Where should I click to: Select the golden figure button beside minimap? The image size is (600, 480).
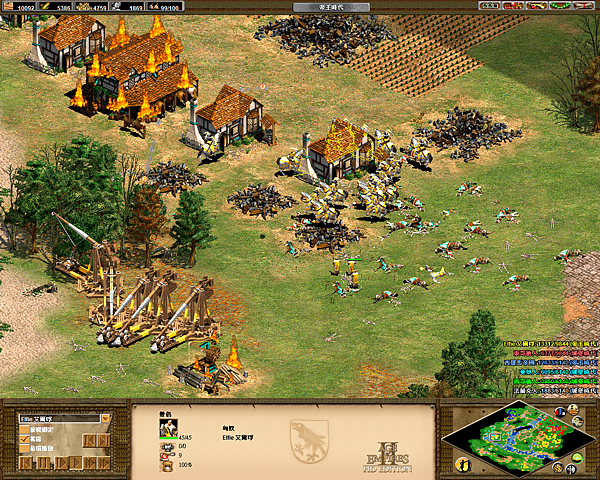[x=463, y=464]
